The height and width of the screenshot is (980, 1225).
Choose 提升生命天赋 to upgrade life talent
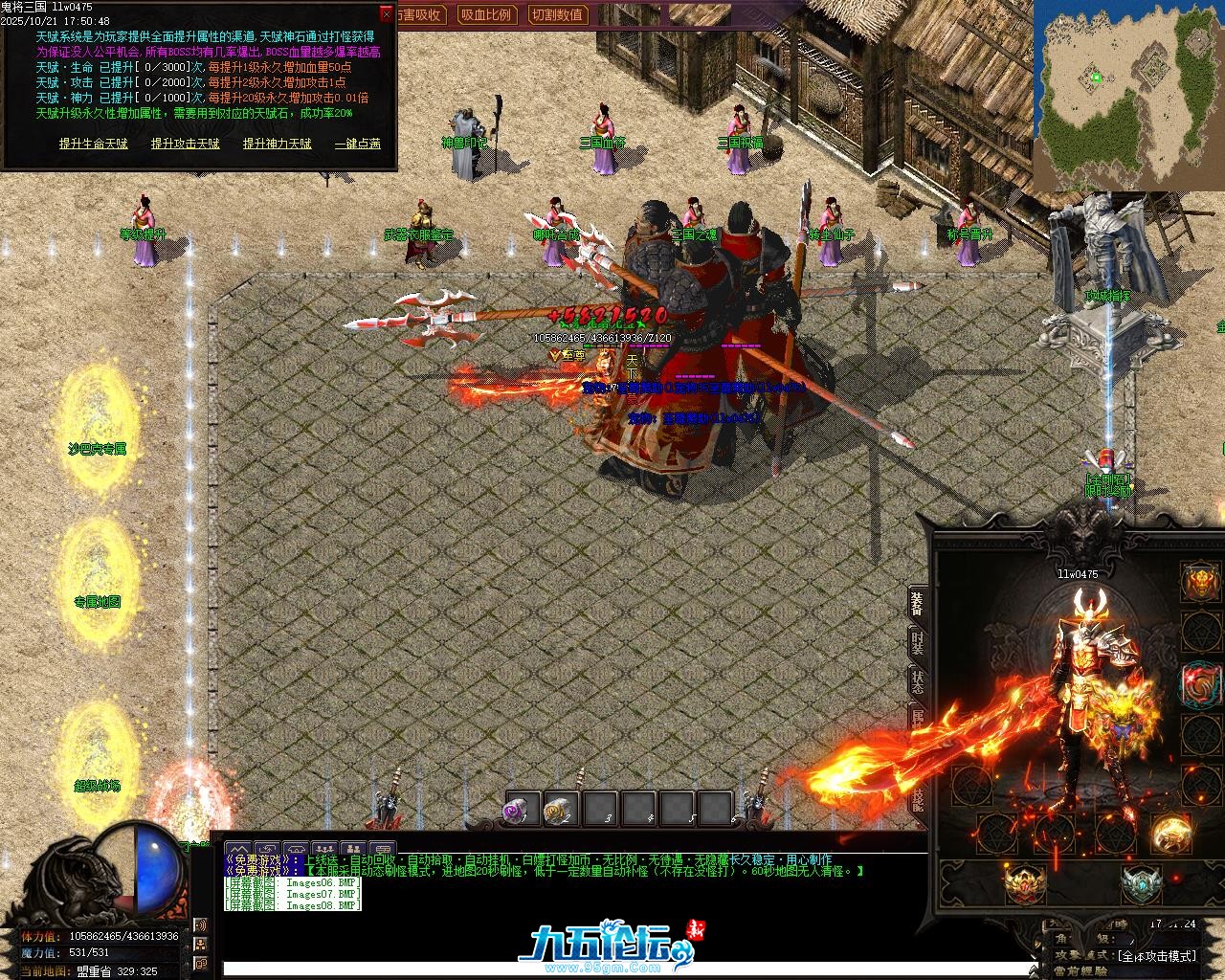(x=93, y=144)
